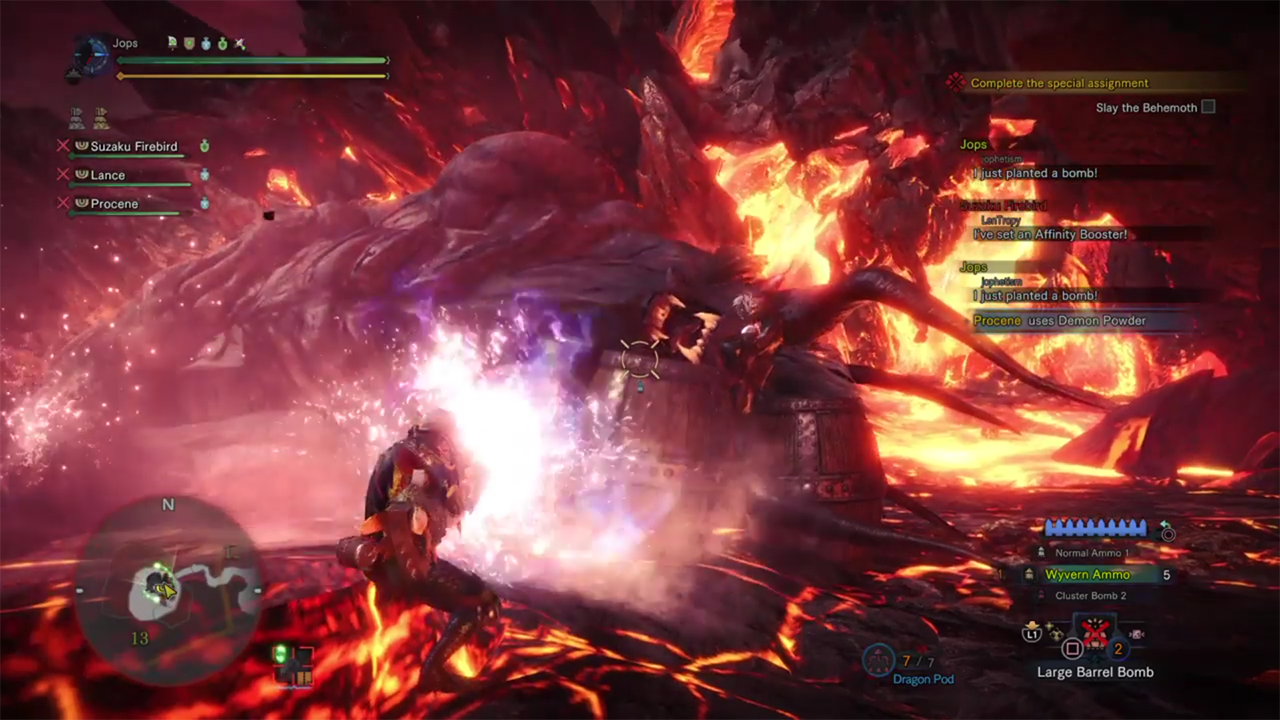Viewport: 1280px width, 720px height.
Task: Select the Dragon Pod slinger icon
Action: coord(879,660)
